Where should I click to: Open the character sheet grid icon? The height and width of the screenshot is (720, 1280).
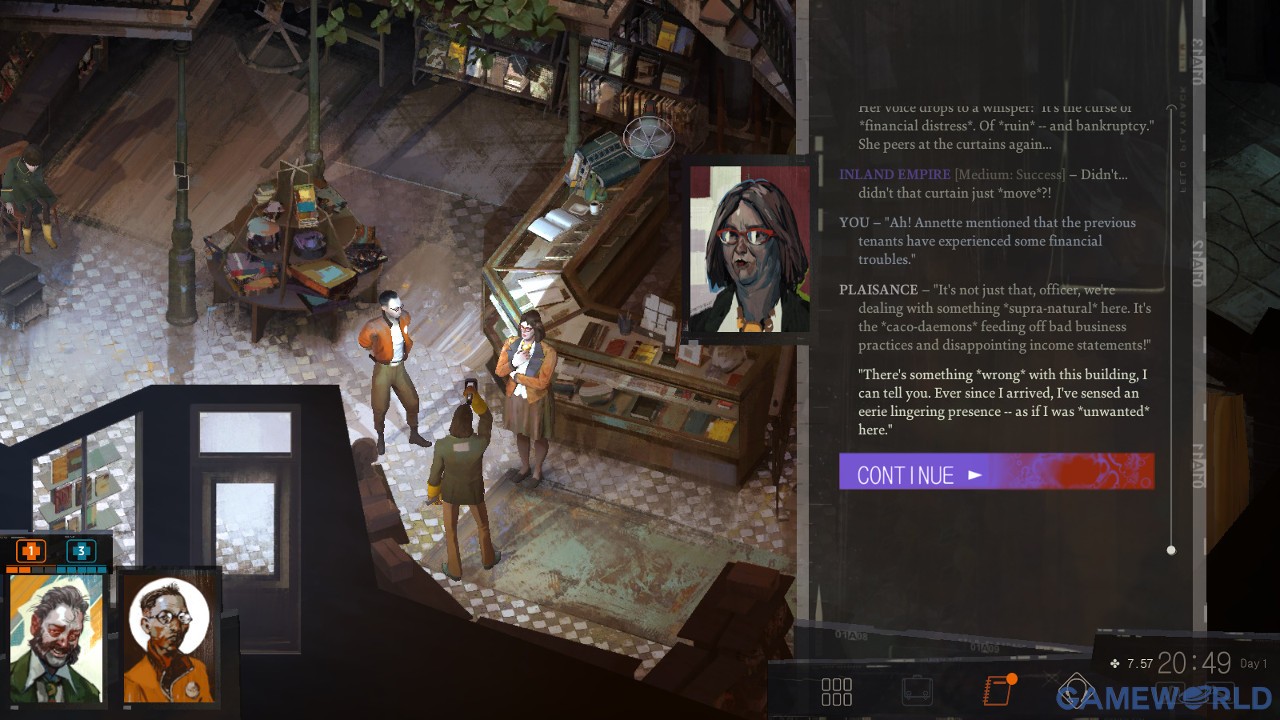pyautogui.click(x=836, y=691)
